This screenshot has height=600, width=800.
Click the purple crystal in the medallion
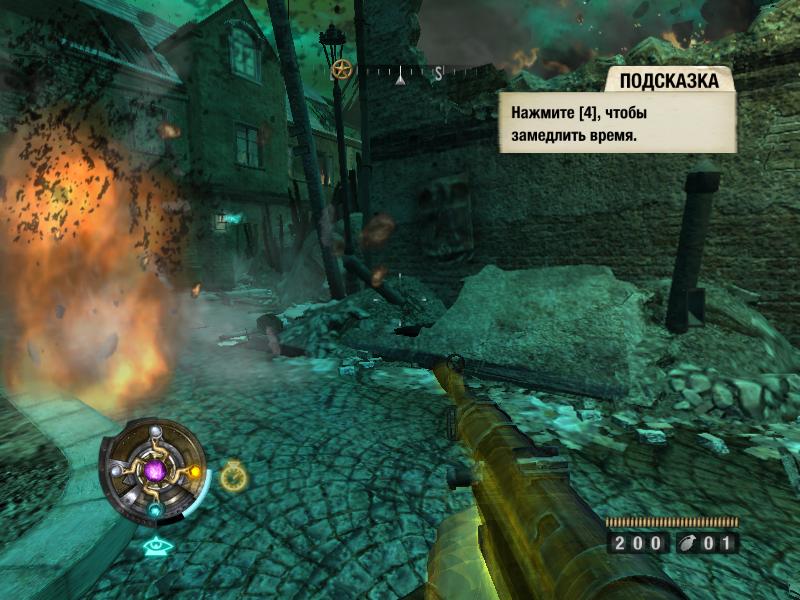[x=154, y=470]
